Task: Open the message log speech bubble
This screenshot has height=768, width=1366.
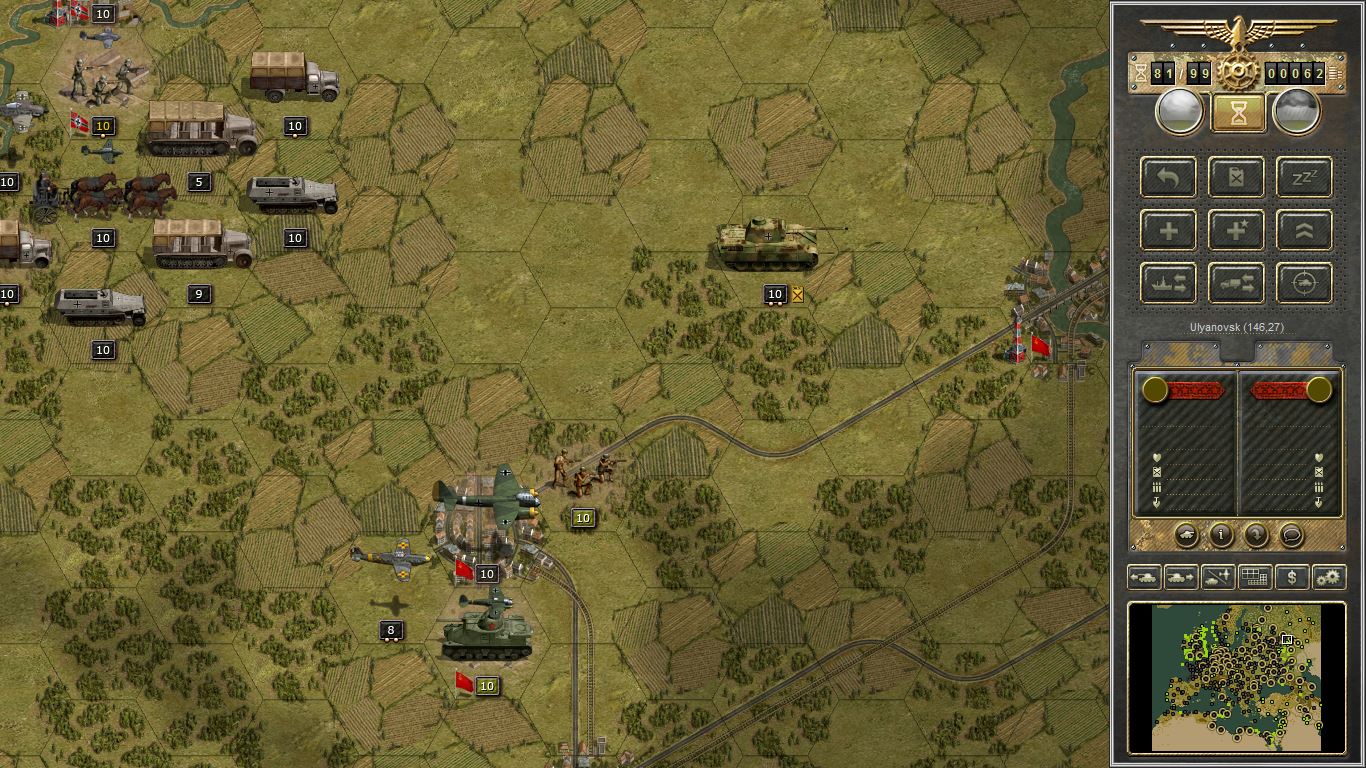Action: [x=1292, y=535]
